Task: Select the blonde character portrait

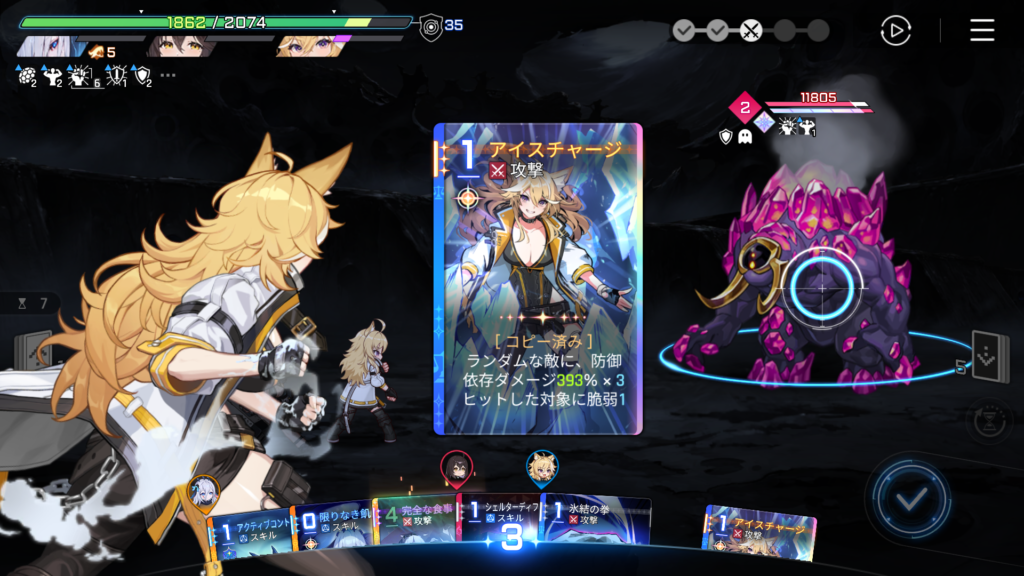Action: point(306,45)
